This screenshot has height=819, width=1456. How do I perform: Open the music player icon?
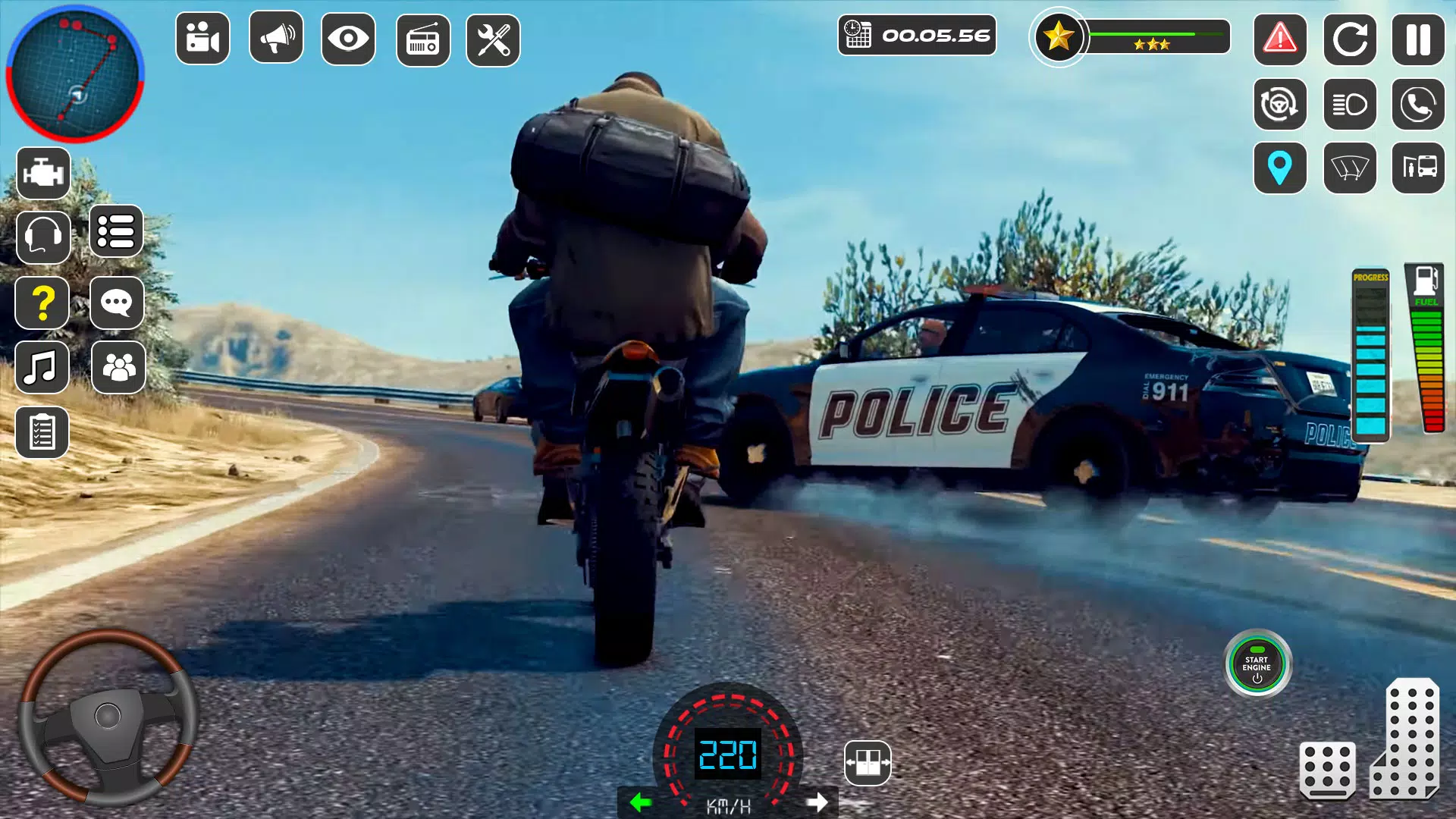42,368
